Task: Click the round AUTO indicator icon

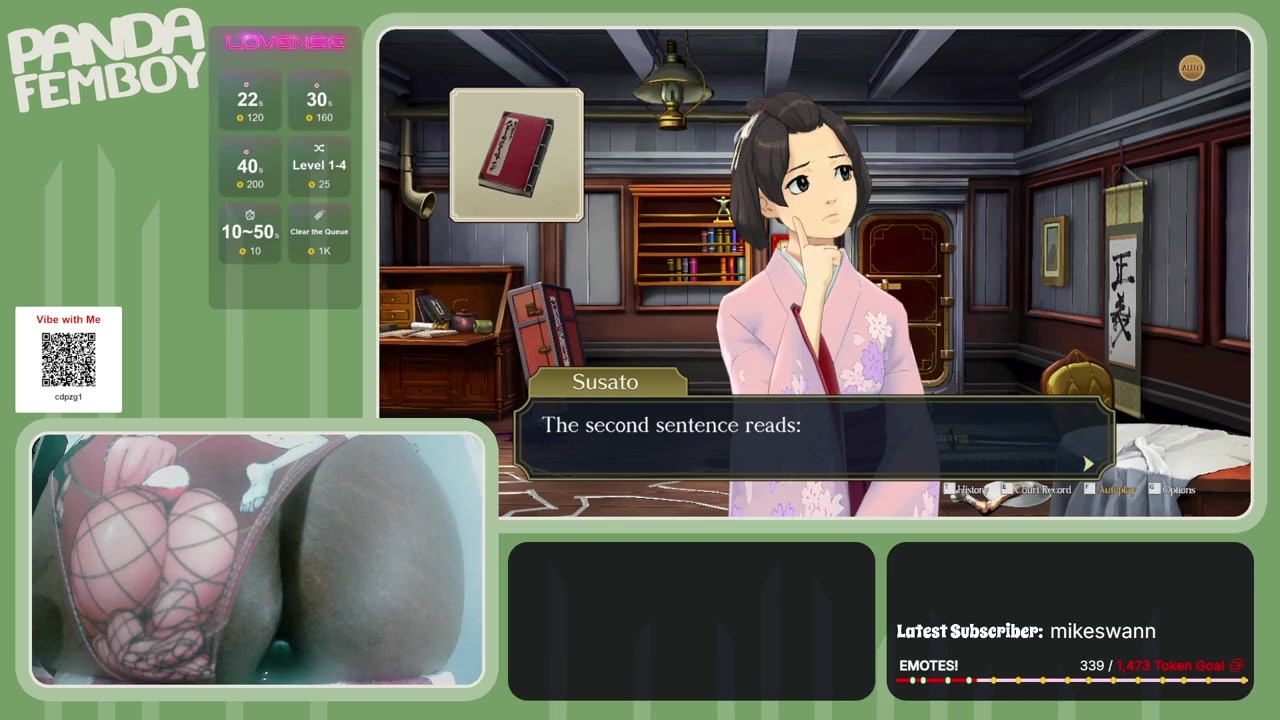Action: tap(1191, 68)
